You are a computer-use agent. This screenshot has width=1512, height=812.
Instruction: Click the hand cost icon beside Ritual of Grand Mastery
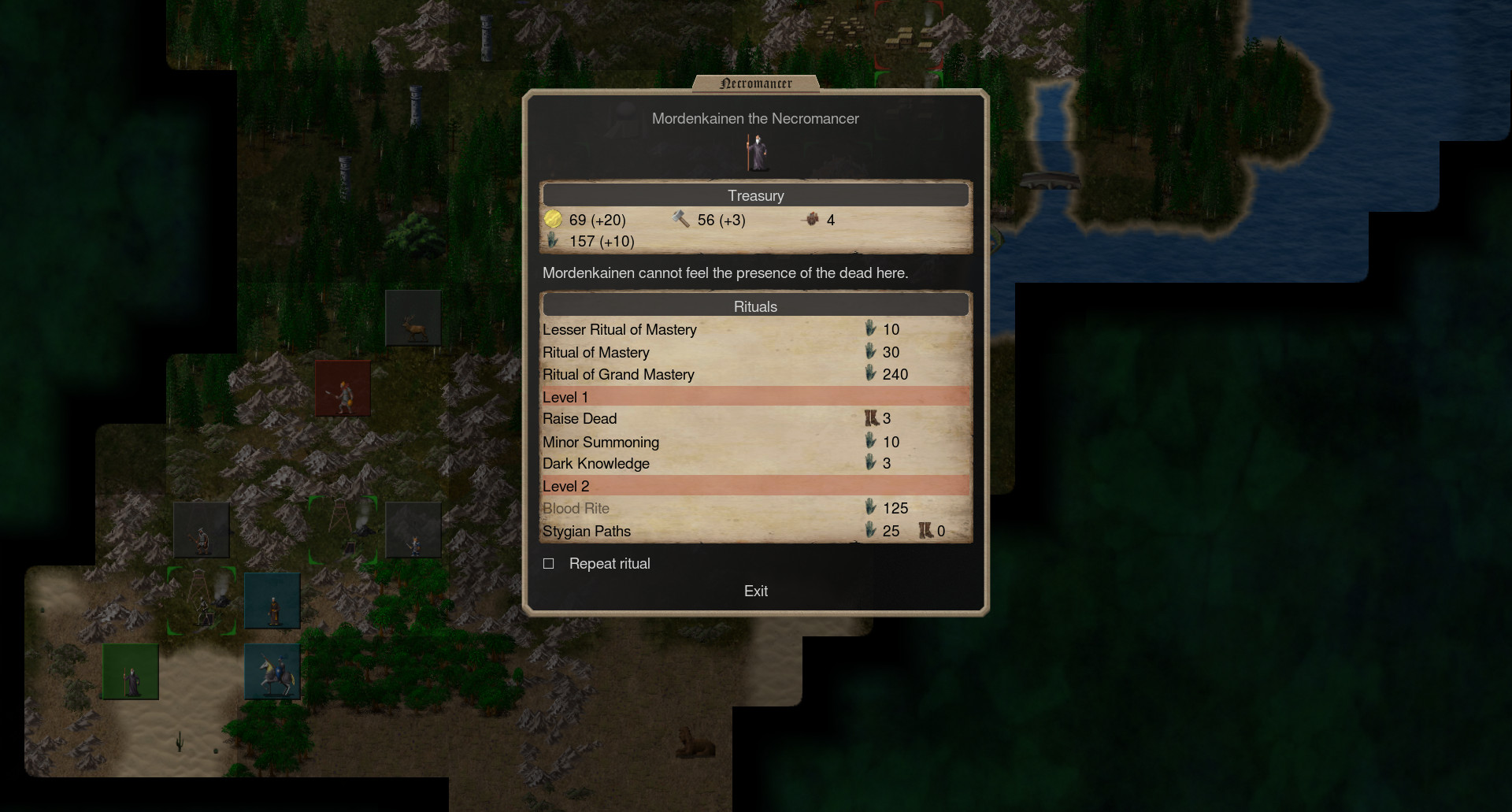point(871,374)
